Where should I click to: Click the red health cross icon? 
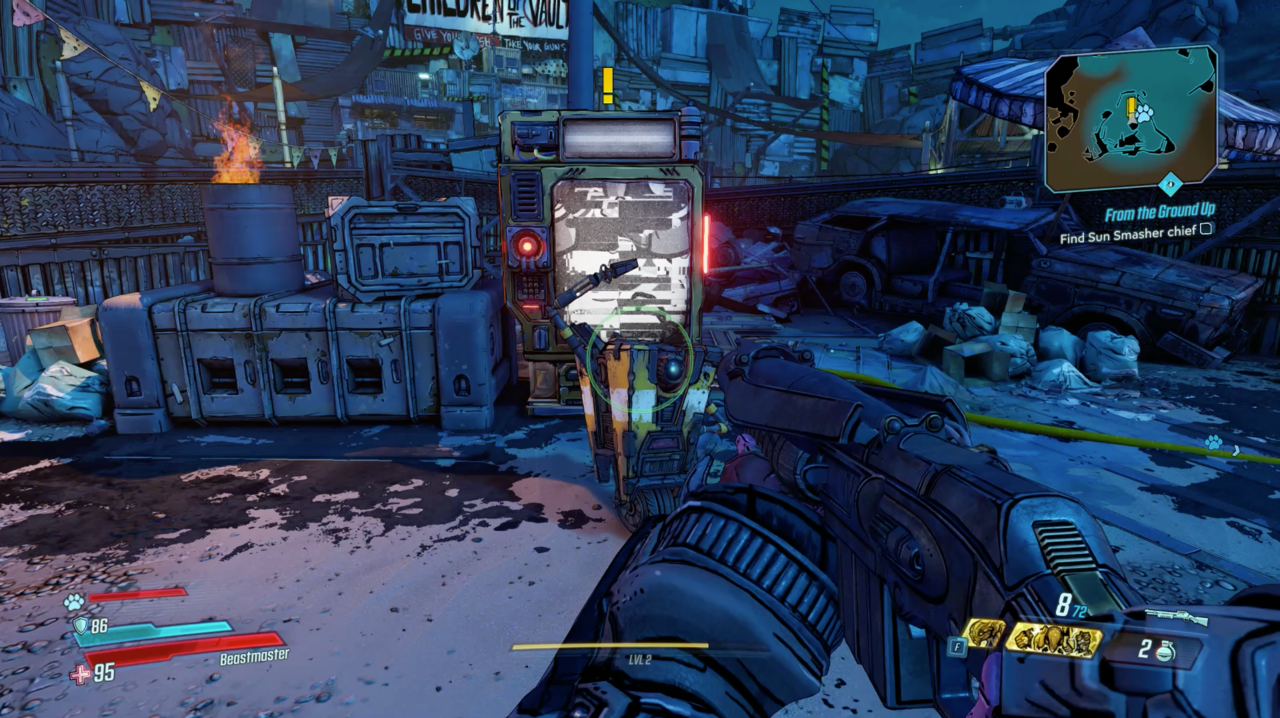coord(80,674)
